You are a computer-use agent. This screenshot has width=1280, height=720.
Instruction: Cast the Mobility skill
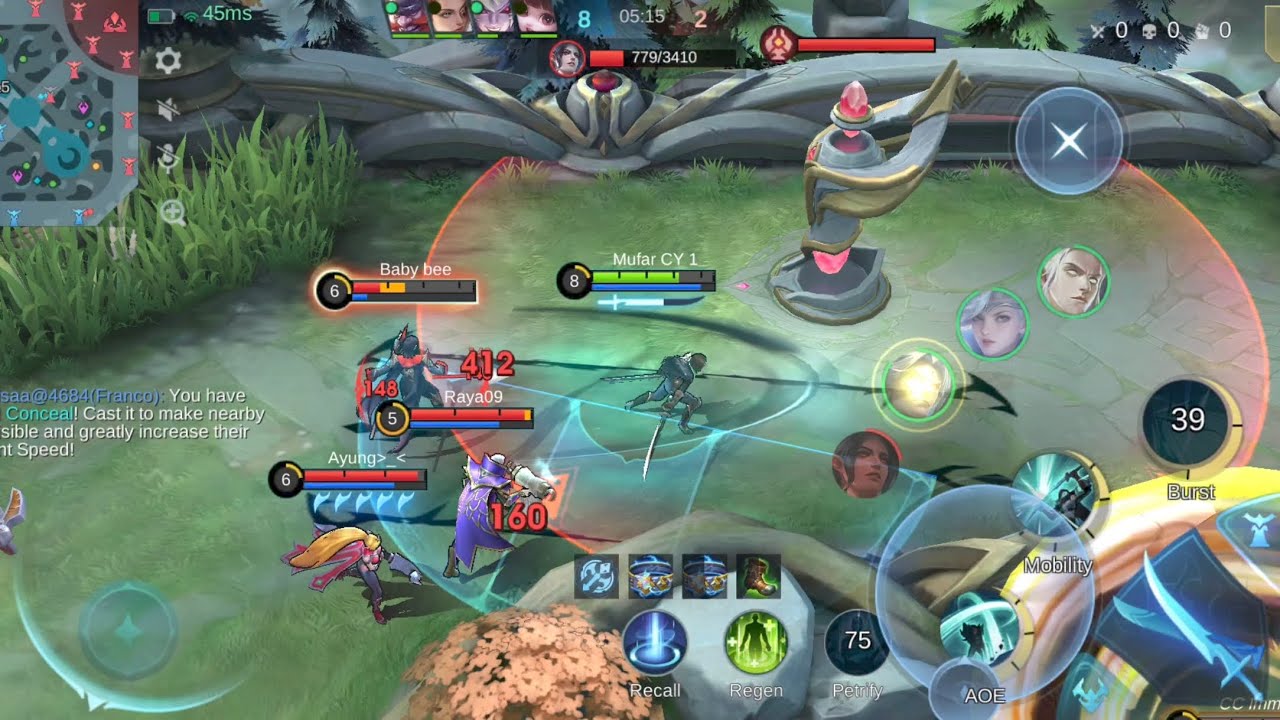click(1058, 500)
